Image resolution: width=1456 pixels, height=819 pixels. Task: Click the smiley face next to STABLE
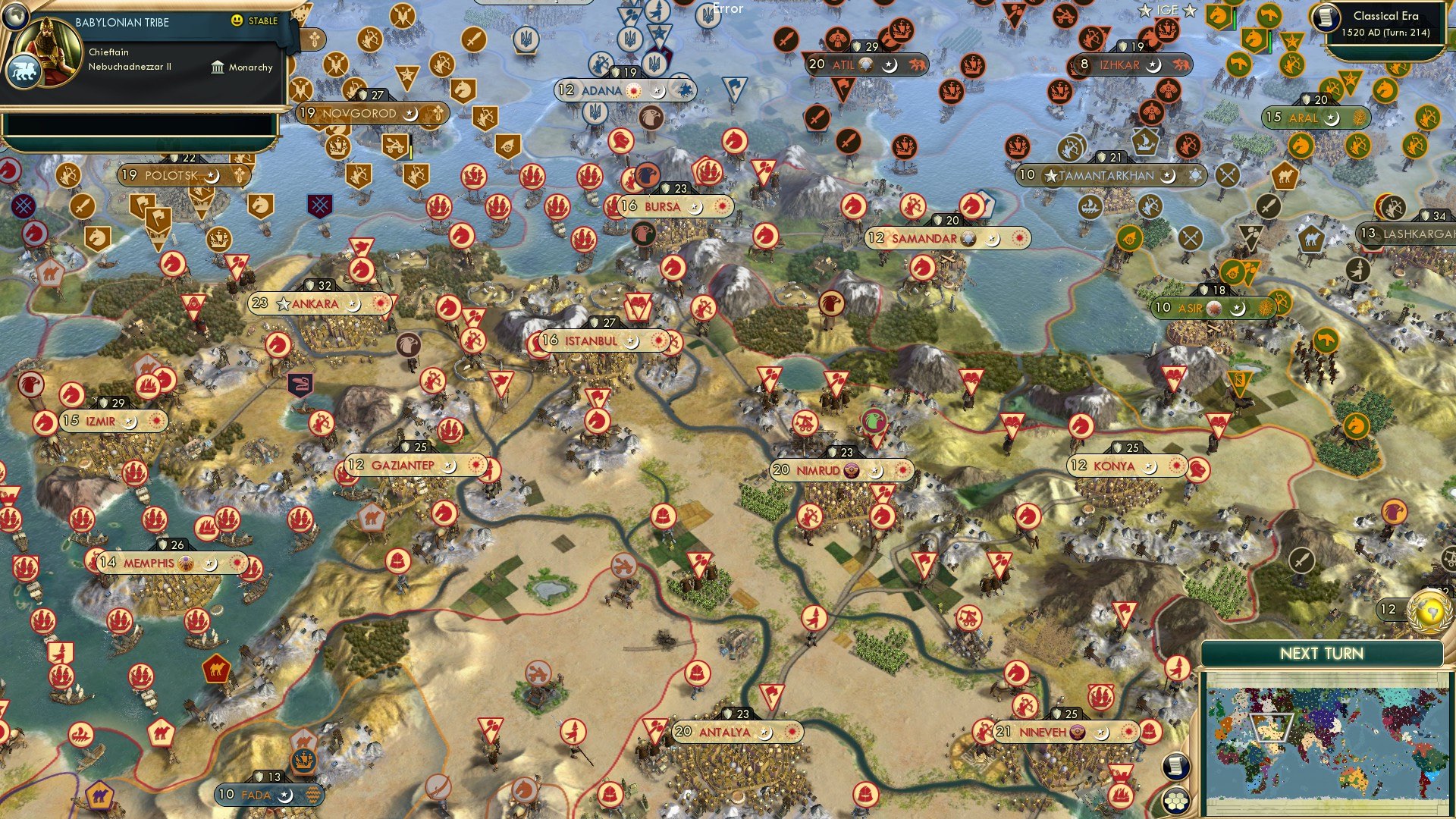pos(237,21)
